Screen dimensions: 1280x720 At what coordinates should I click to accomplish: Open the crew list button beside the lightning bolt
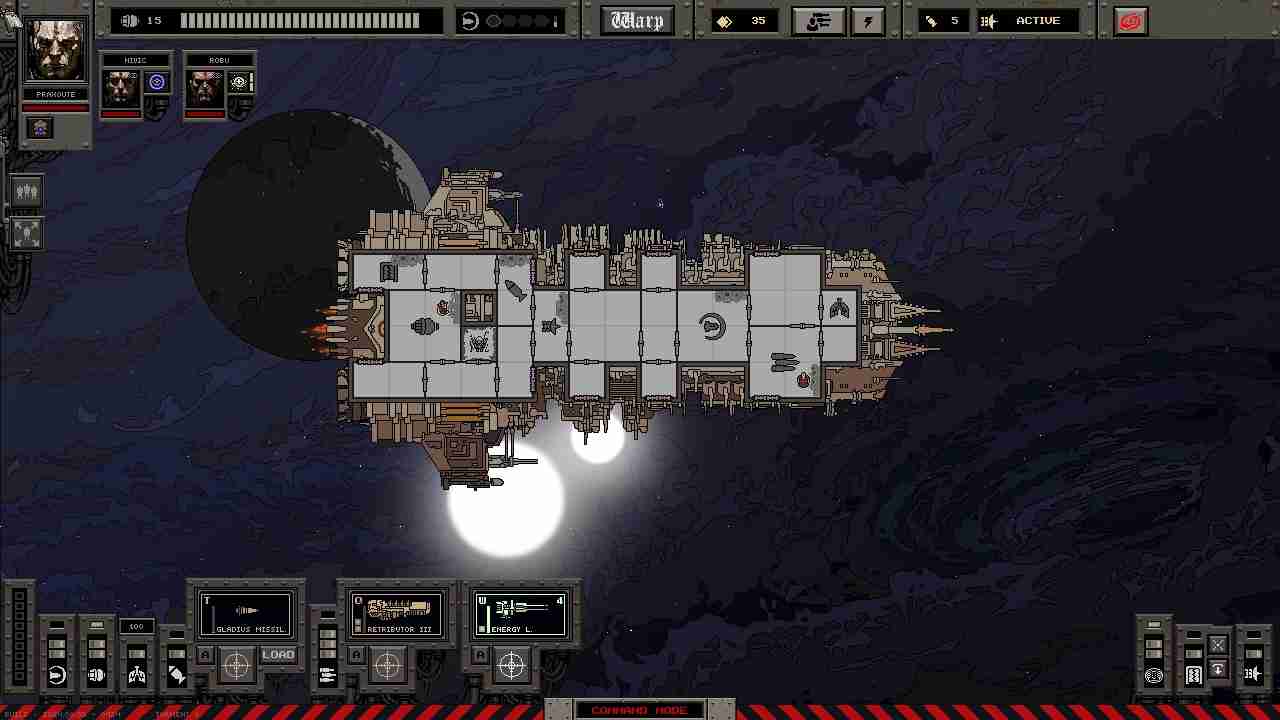(x=818, y=21)
